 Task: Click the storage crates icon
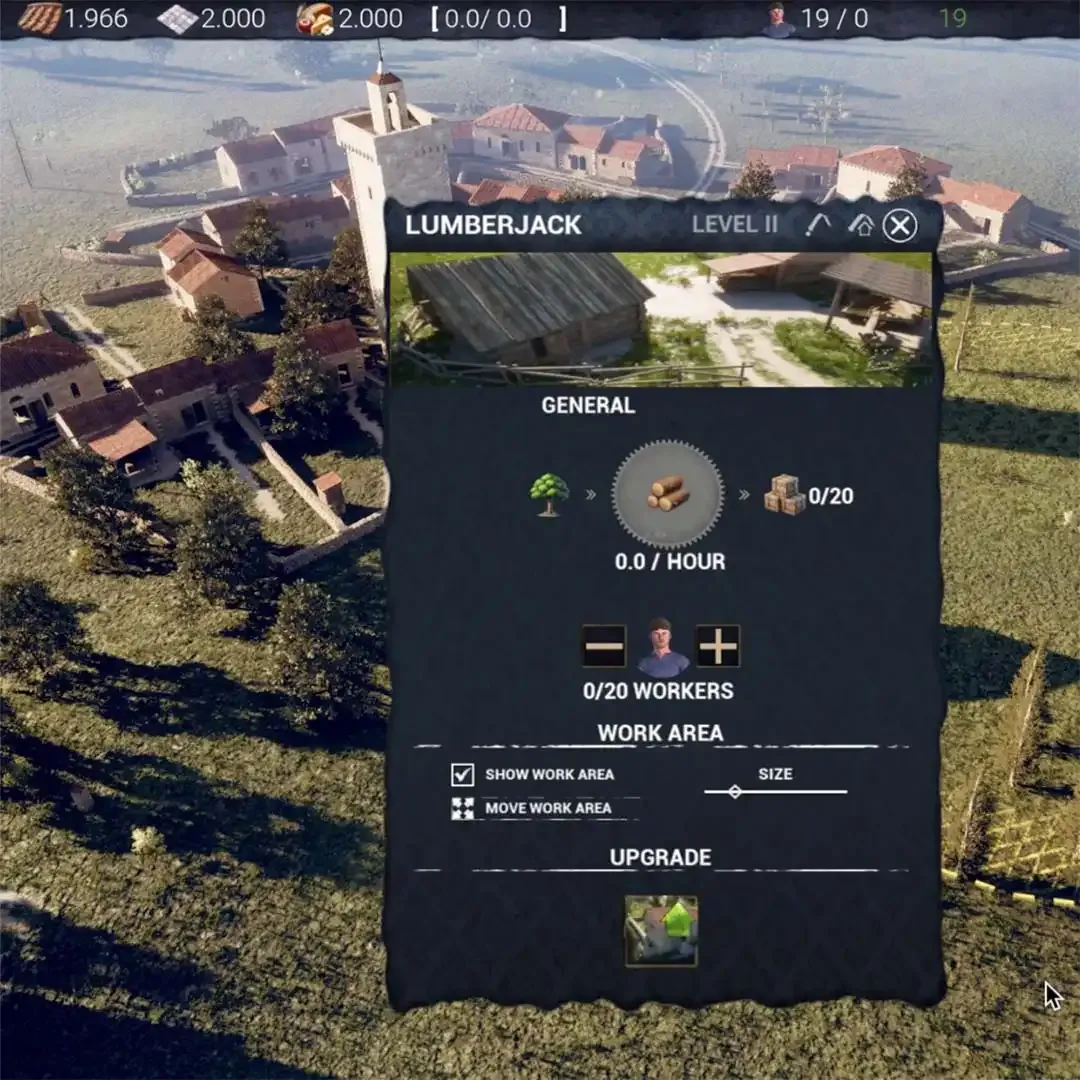tap(784, 495)
